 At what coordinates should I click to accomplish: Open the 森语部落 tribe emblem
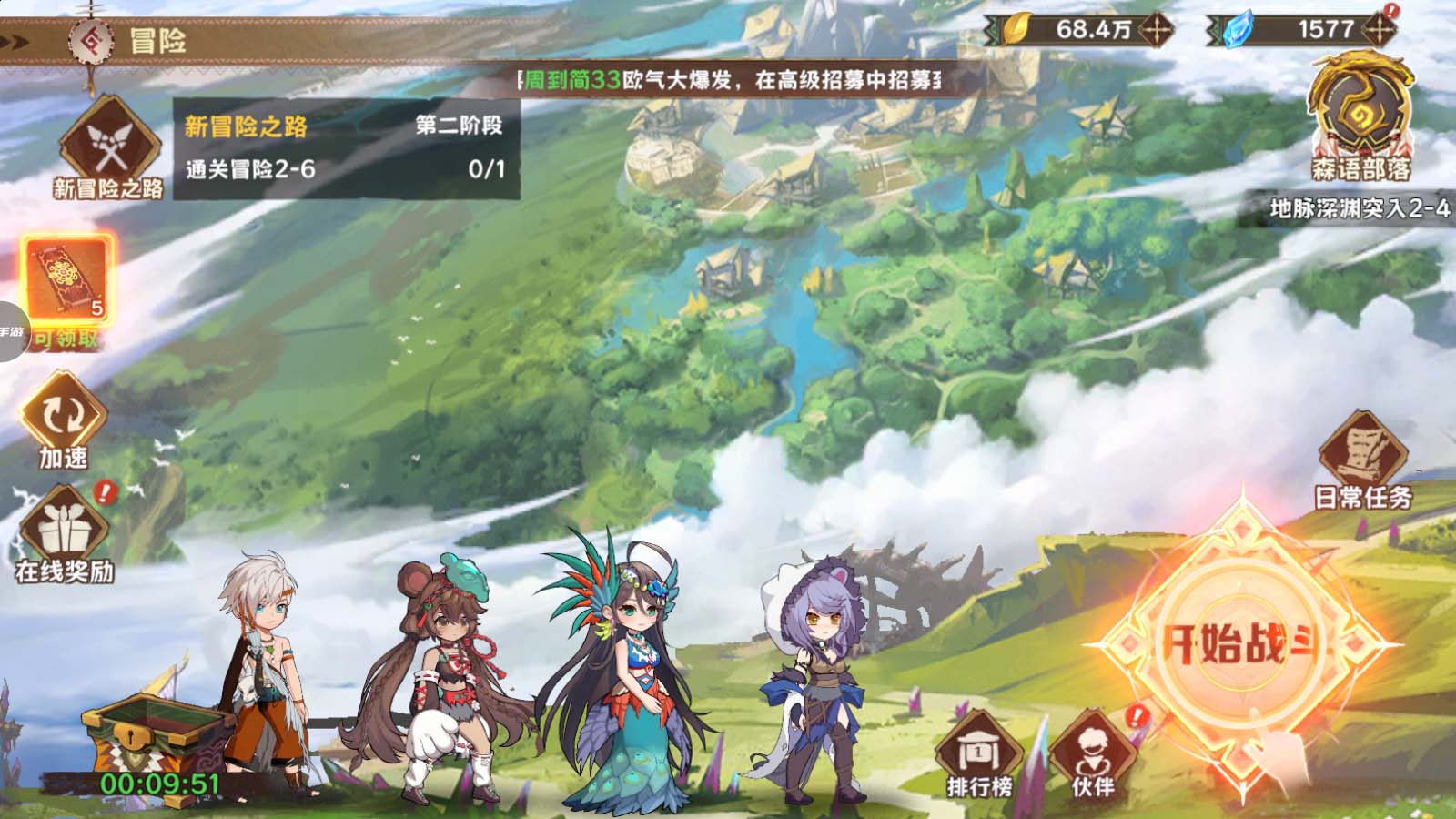[1360, 114]
